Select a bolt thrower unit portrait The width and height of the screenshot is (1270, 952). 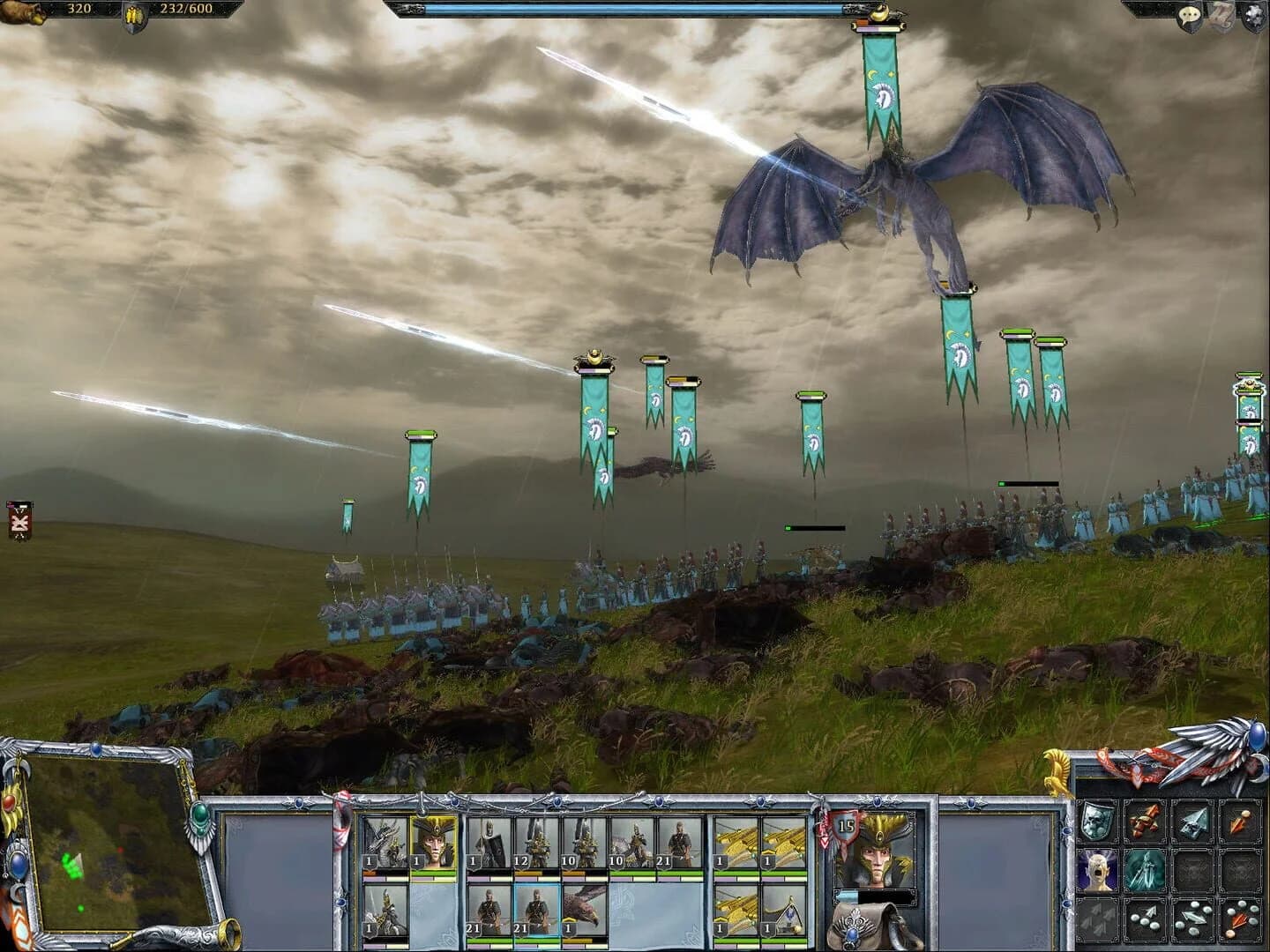coord(736,839)
